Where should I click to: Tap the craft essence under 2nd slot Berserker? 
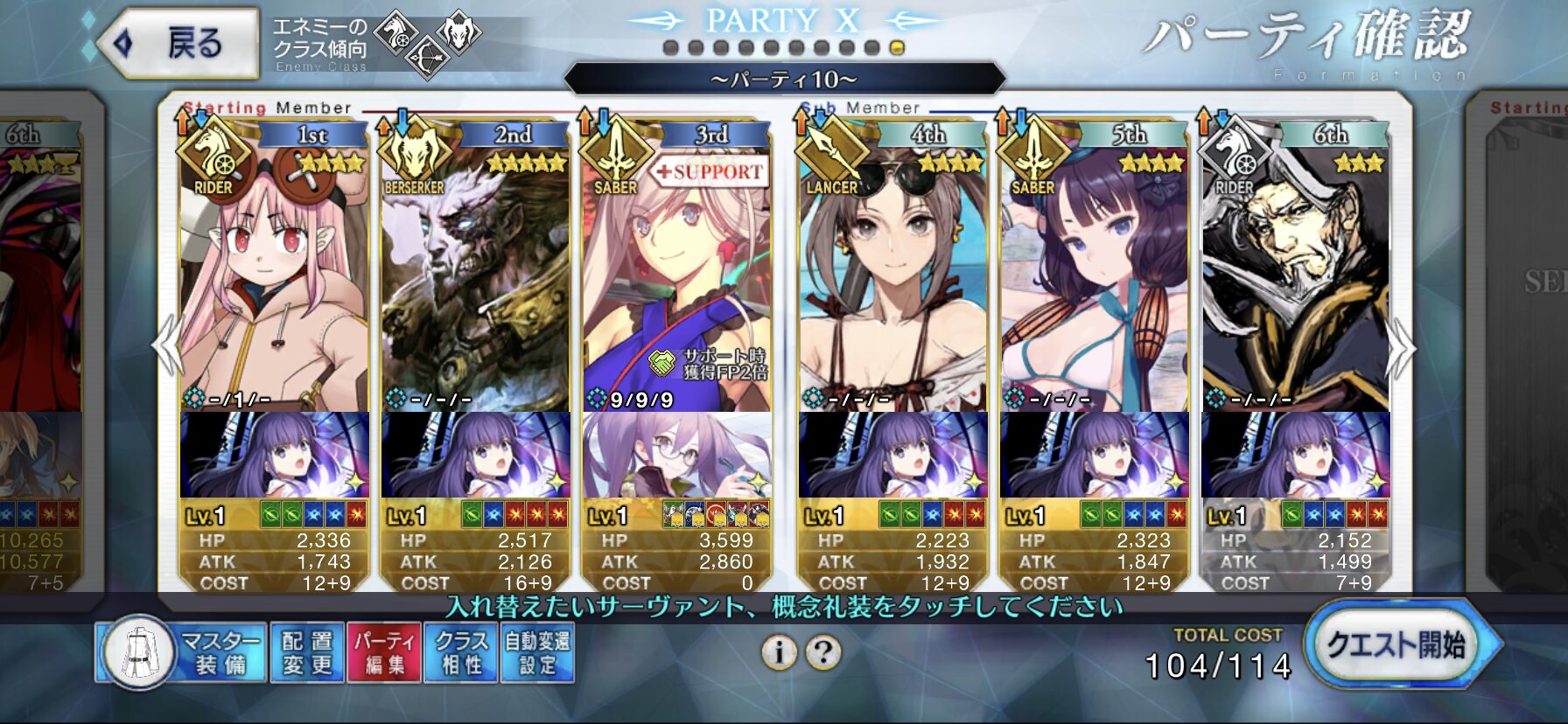coord(475,455)
